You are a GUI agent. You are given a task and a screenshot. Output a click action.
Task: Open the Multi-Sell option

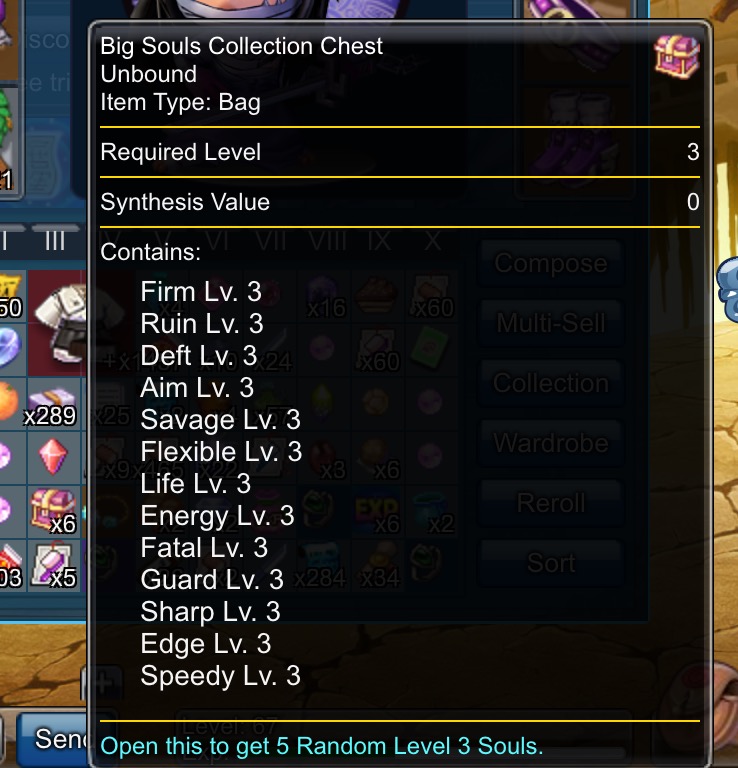pos(550,324)
